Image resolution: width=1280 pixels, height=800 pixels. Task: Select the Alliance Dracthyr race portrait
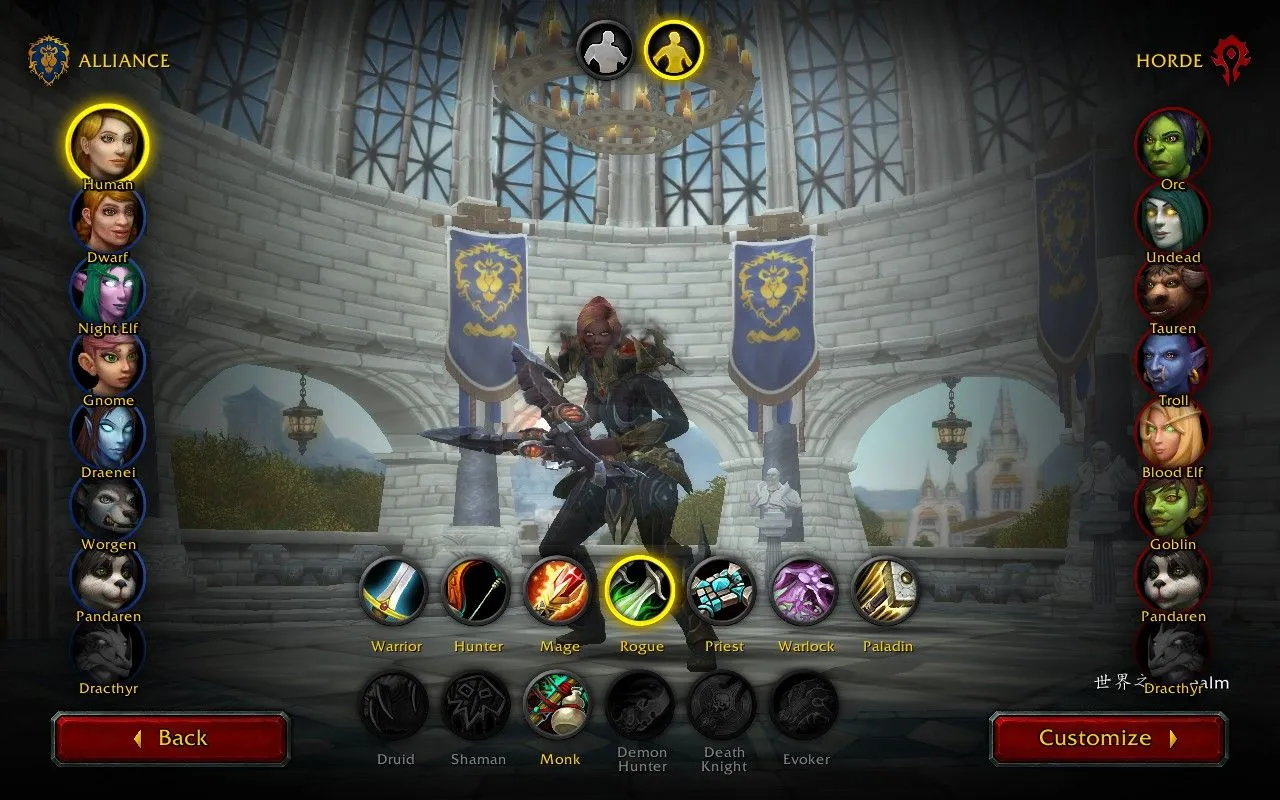[108, 650]
